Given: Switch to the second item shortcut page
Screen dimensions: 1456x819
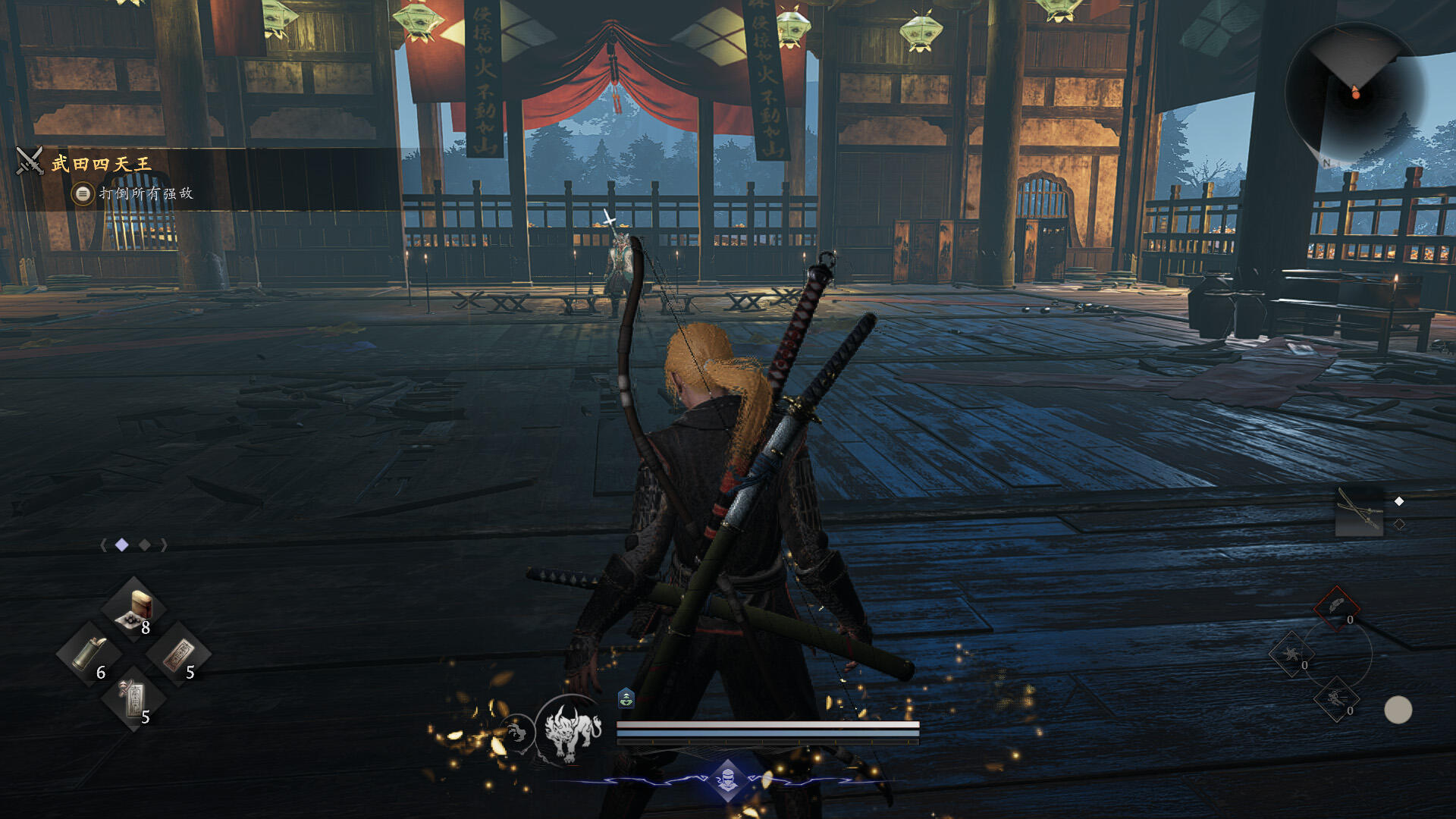Looking at the screenshot, I should pos(144,545).
